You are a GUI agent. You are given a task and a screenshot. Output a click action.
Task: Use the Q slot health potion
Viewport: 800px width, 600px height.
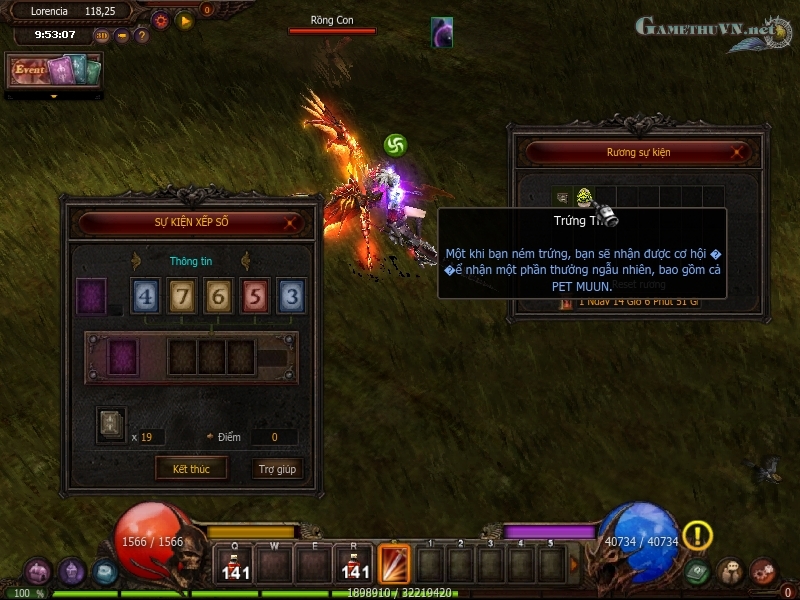[236, 563]
